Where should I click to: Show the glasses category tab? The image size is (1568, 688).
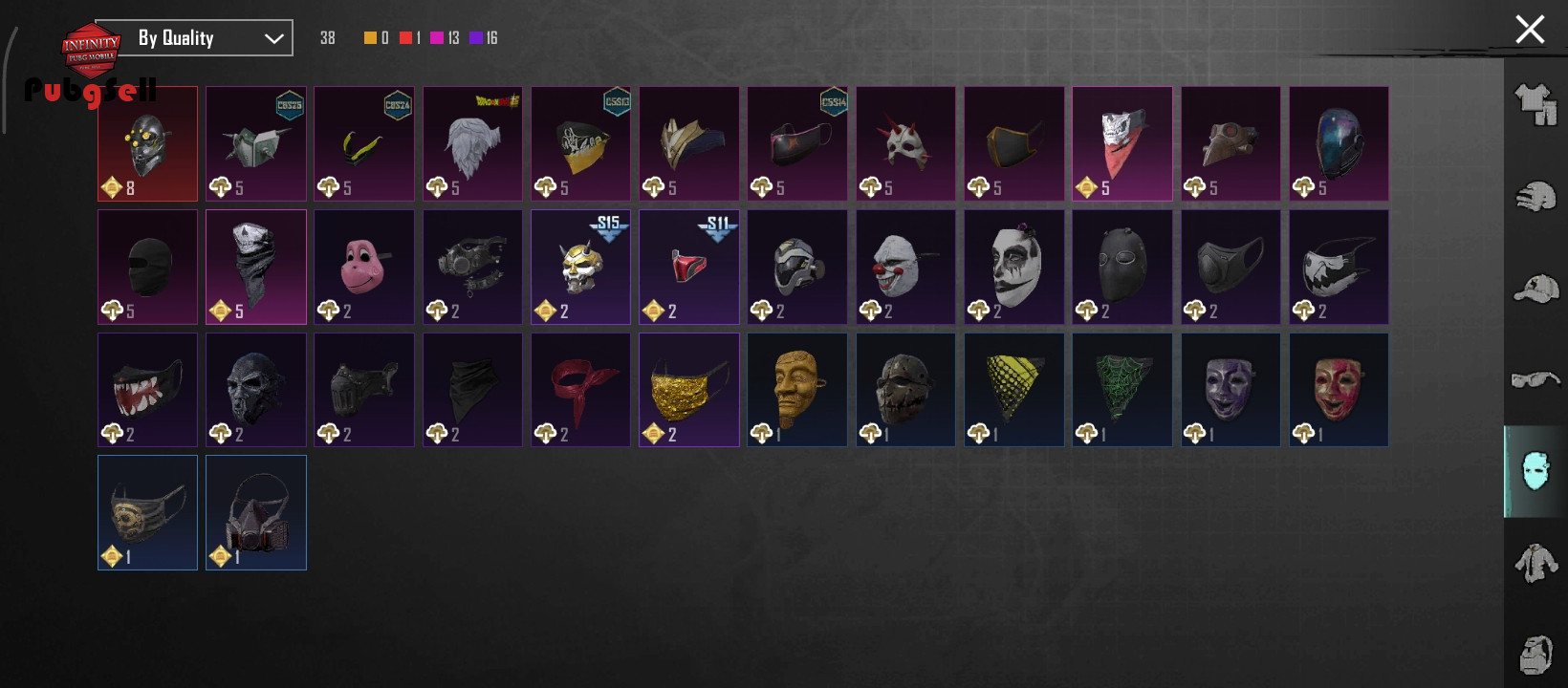[1535, 380]
